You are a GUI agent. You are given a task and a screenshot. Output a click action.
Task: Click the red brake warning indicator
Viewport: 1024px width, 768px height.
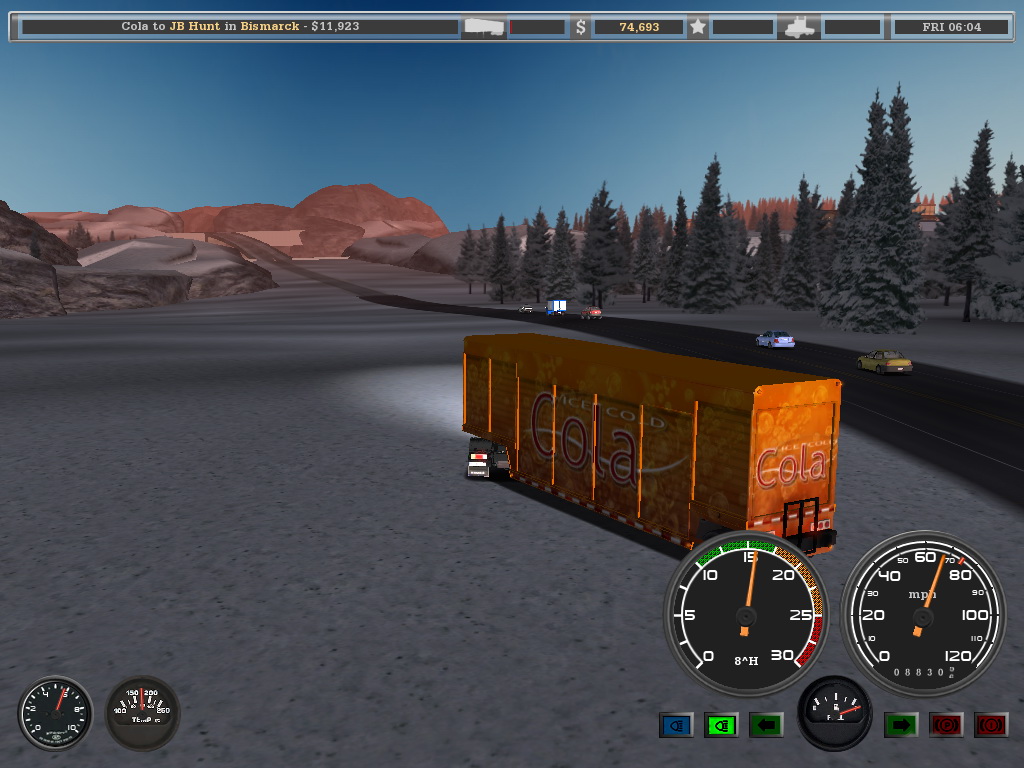tap(991, 724)
